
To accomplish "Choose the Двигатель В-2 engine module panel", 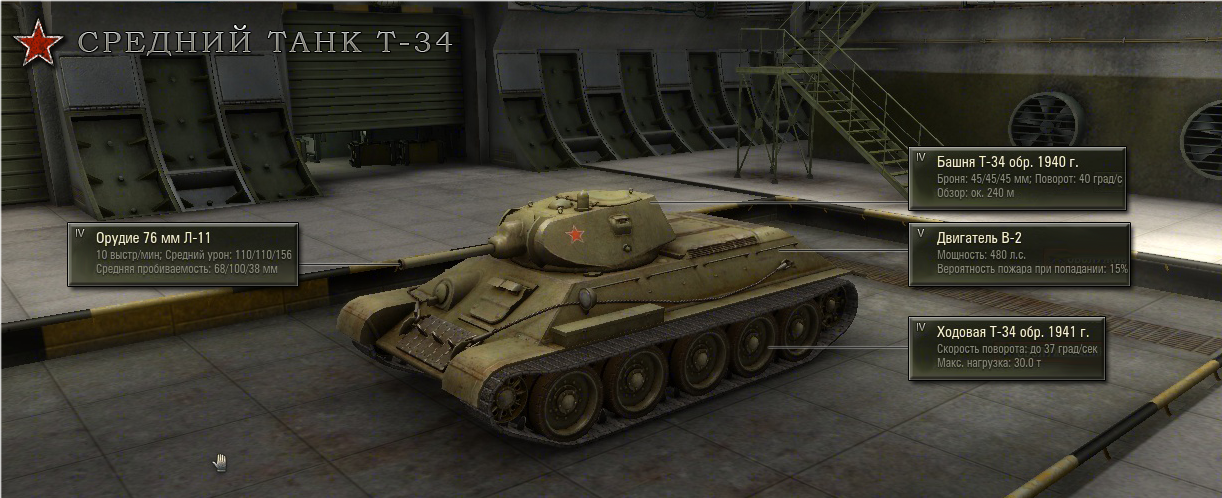I will (x=1019, y=254).
